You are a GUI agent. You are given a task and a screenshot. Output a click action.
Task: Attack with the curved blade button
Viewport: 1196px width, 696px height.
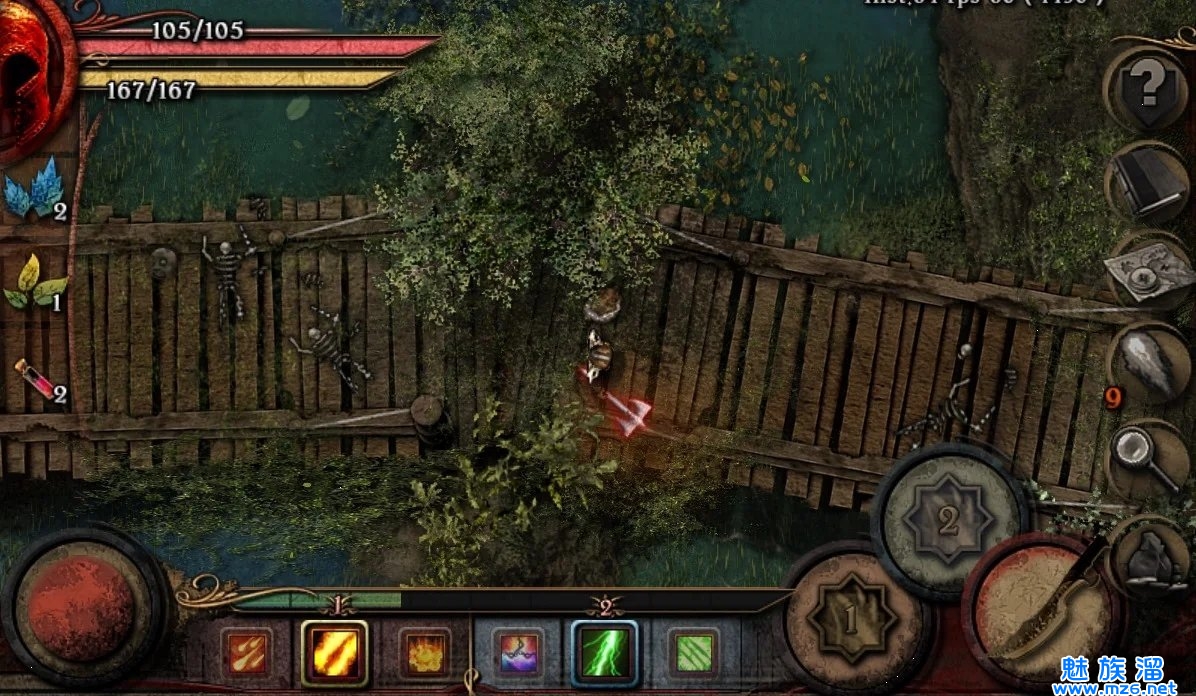tap(1044, 614)
